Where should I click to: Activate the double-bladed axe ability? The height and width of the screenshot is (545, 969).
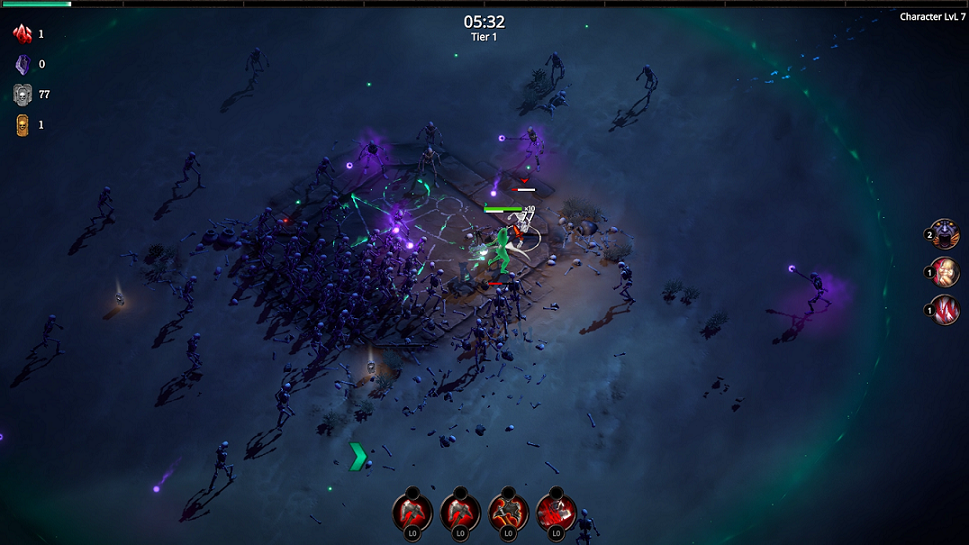pyautogui.click(x=508, y=513)
